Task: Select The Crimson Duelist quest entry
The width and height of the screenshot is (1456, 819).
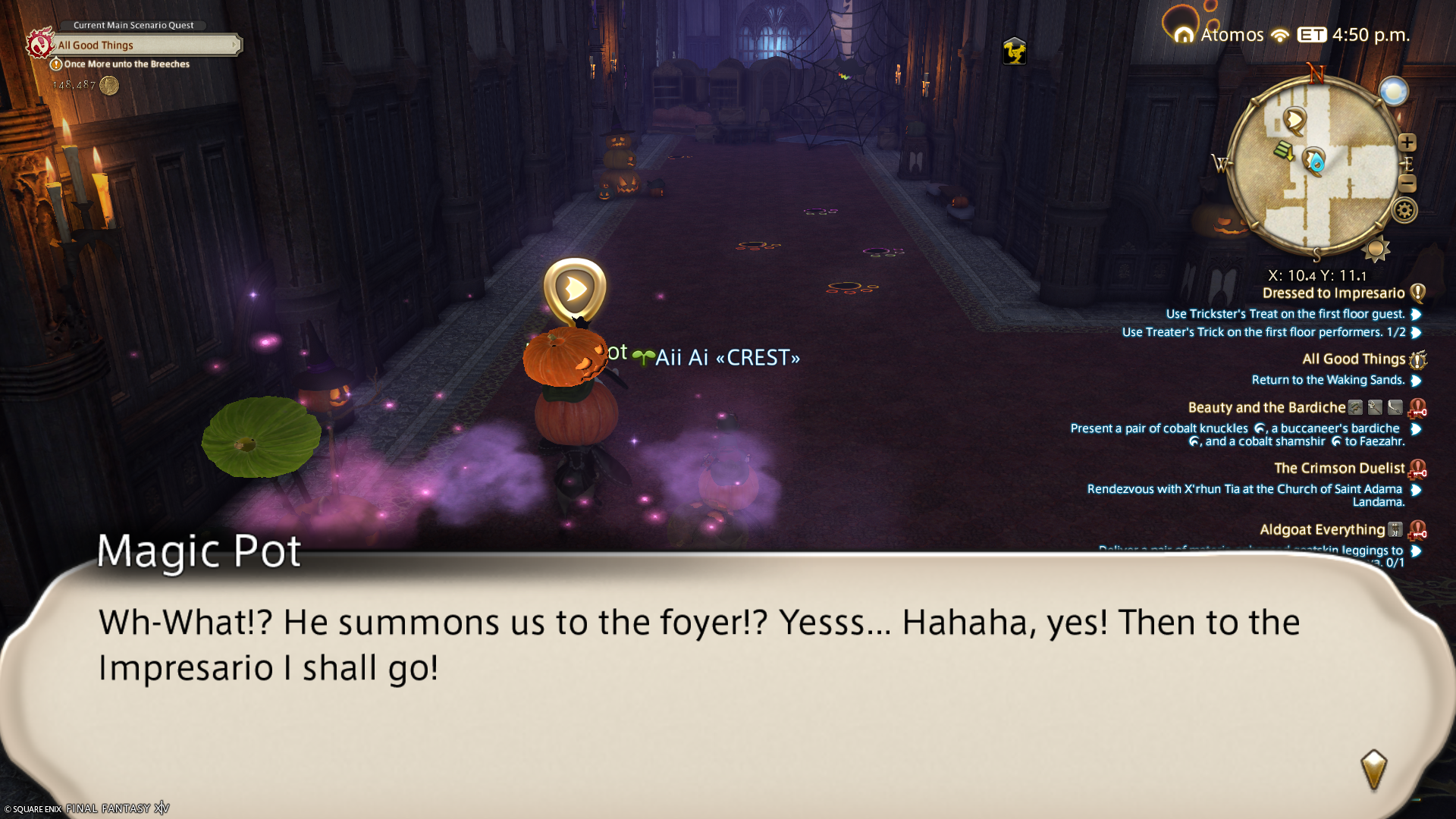Action: click(x=1339, y=469)
